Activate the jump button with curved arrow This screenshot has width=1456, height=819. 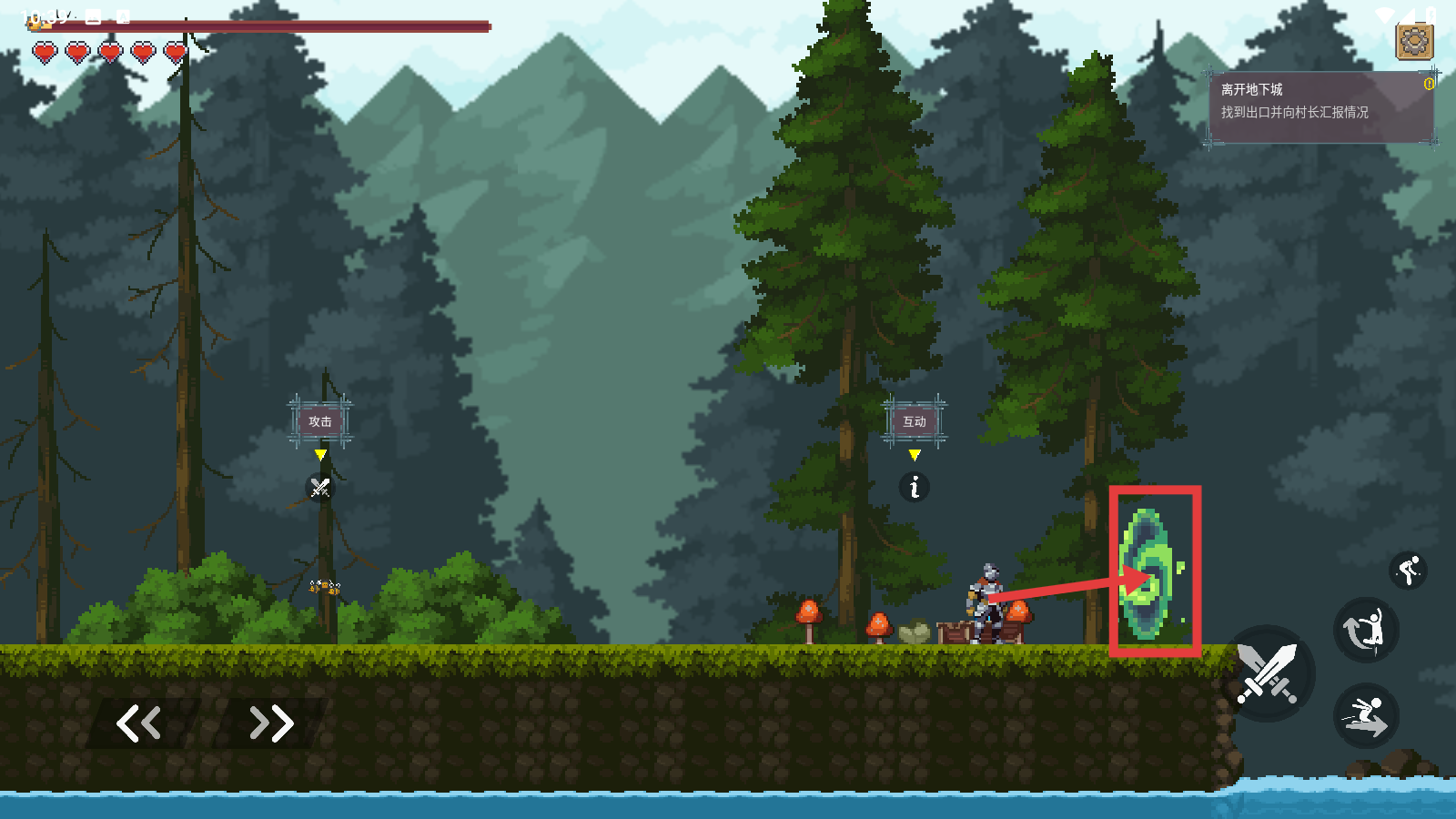(1365, 630)
